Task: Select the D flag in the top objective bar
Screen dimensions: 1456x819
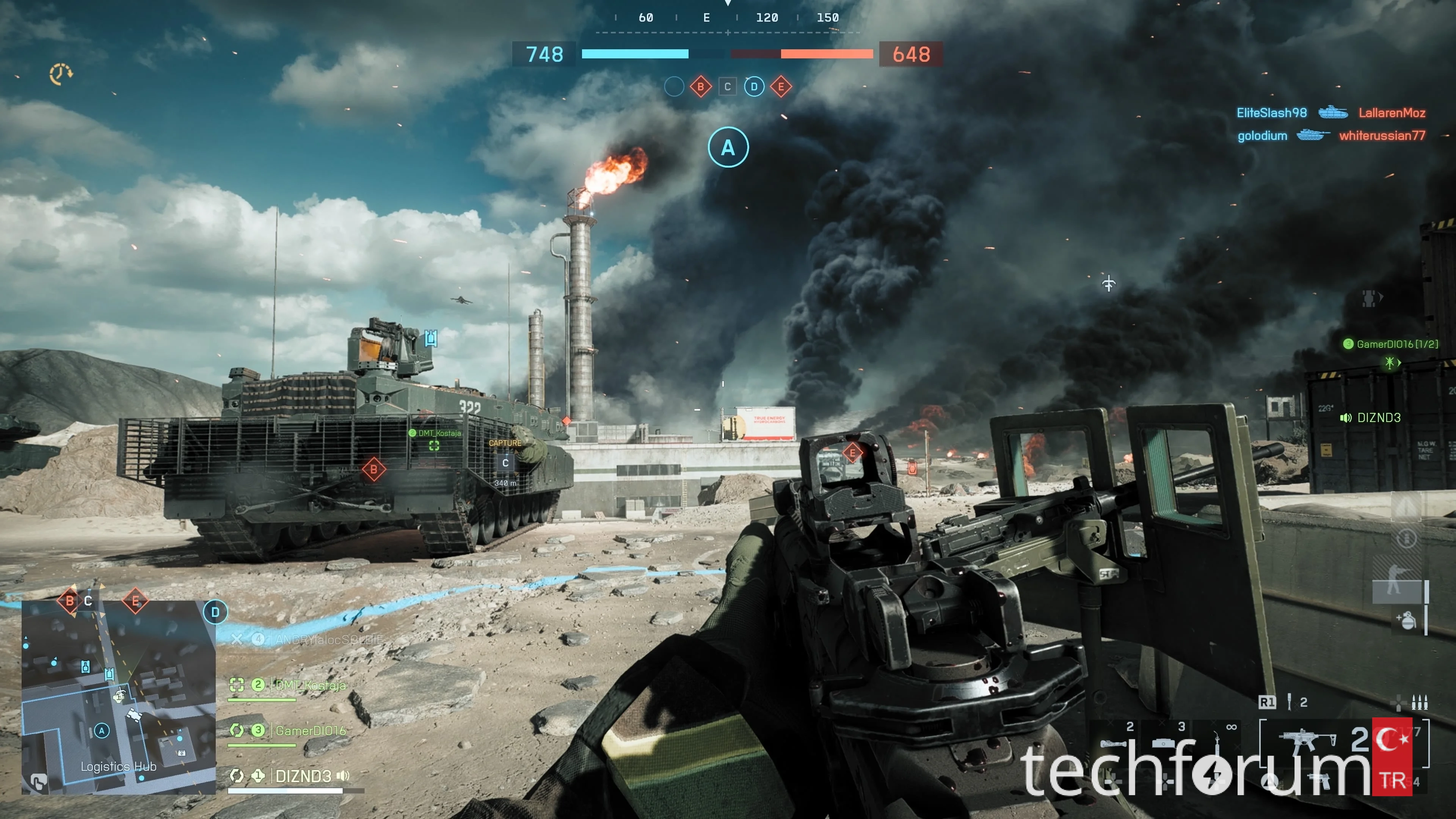Action: (x=754, y=87)
